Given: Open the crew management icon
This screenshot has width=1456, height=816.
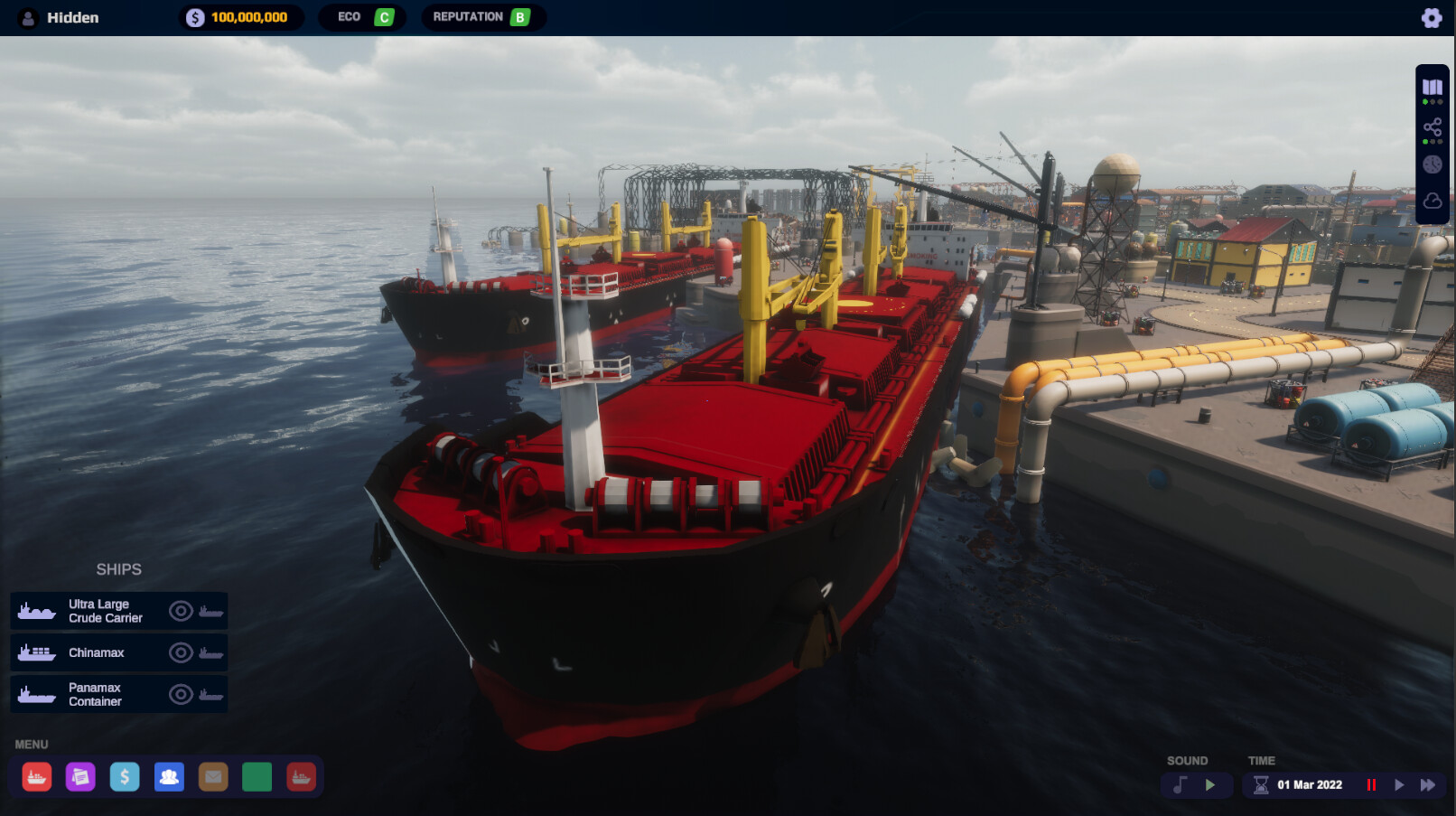Looking at the screenshot, I should pyautogui.click(x=169, y=776).
